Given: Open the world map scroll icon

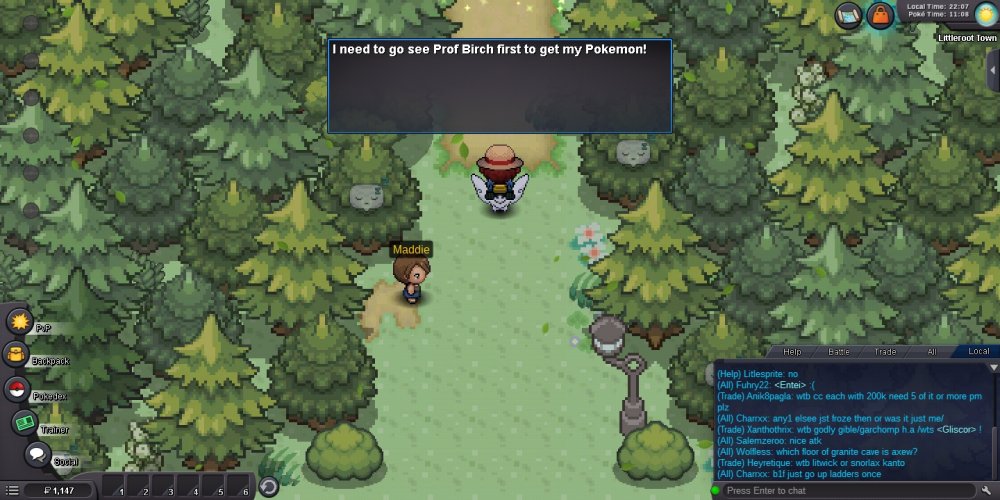Looking at the screenshot, I should click(850, 15).
